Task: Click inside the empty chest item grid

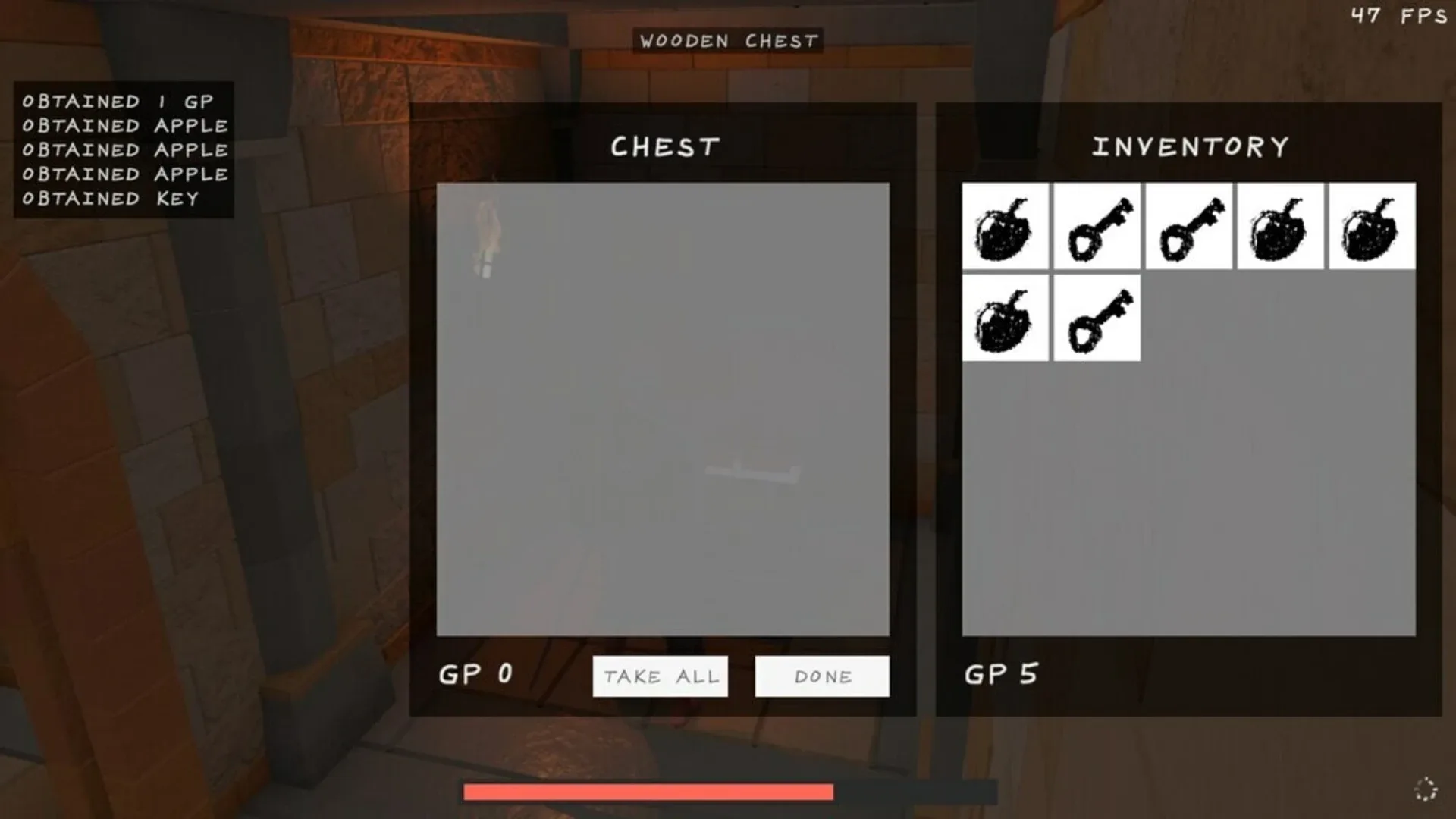Action: coord(664,409)
